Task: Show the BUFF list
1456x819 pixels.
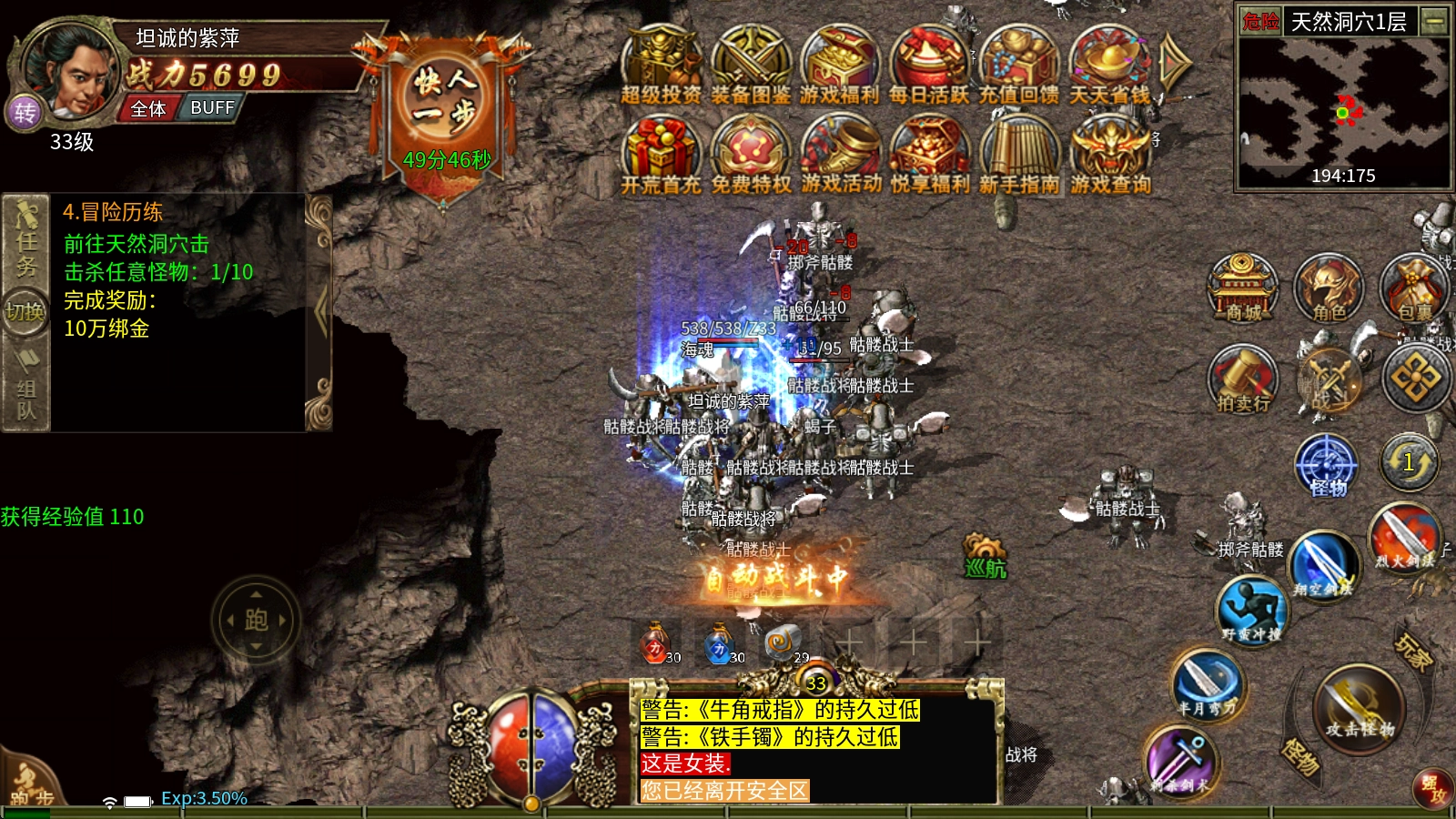Action: (x=212, y=108)
